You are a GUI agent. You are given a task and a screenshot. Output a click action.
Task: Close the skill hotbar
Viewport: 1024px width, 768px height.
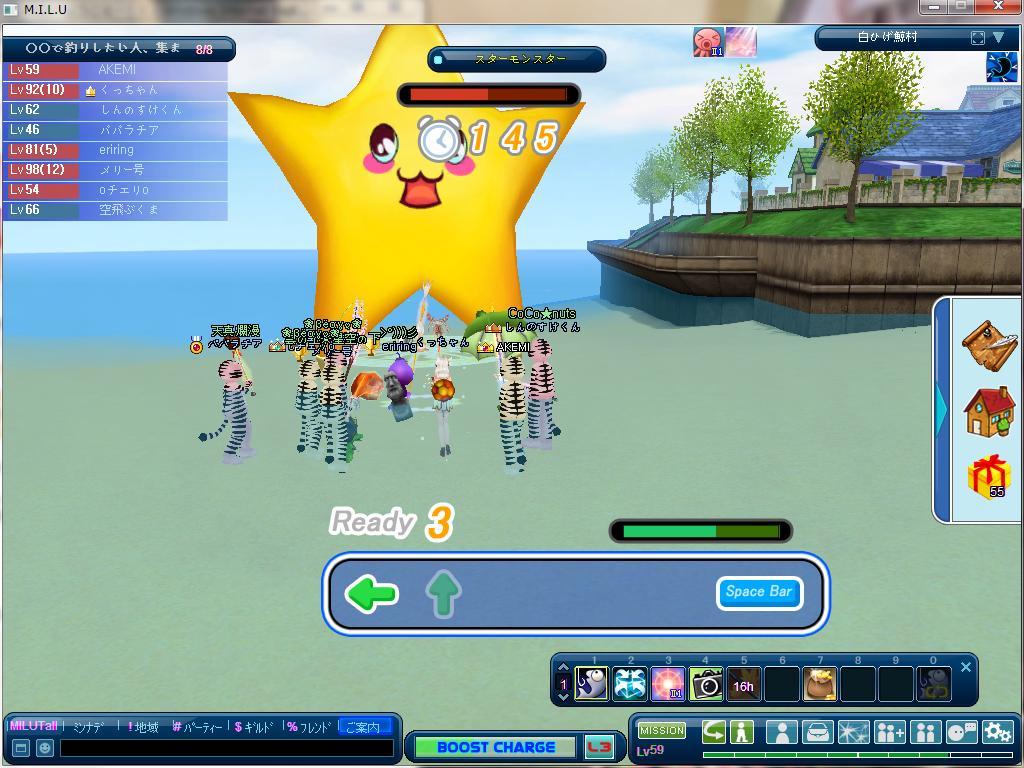tap(966, 667)
